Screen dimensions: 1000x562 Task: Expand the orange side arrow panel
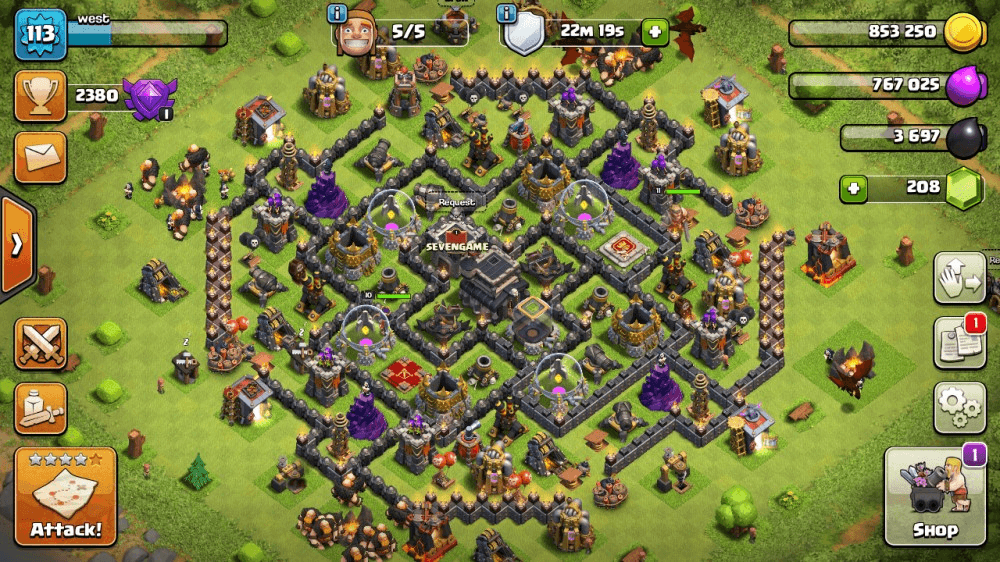[x=17, y=246]
